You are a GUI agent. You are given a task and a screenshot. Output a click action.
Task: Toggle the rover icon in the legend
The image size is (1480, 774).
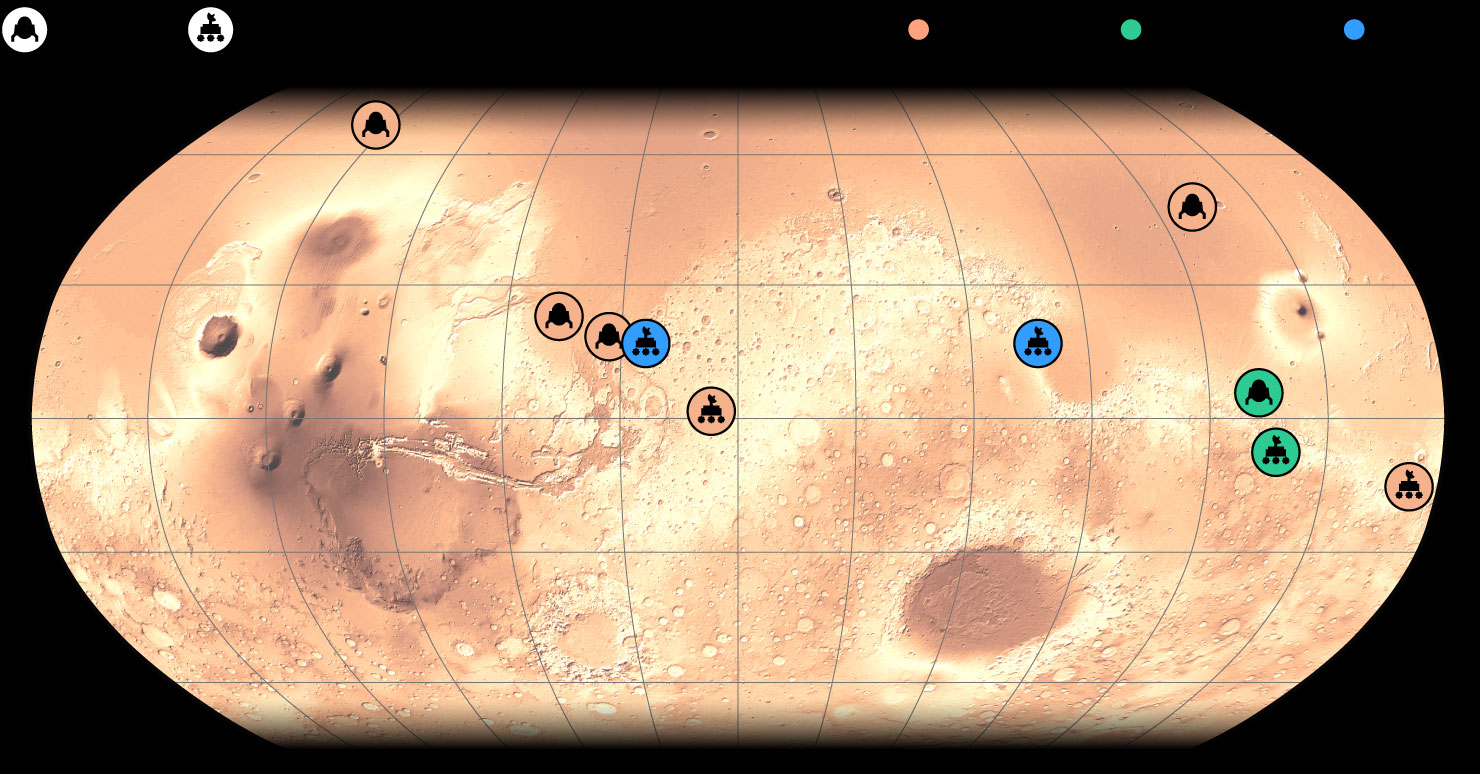pos(211,30)
